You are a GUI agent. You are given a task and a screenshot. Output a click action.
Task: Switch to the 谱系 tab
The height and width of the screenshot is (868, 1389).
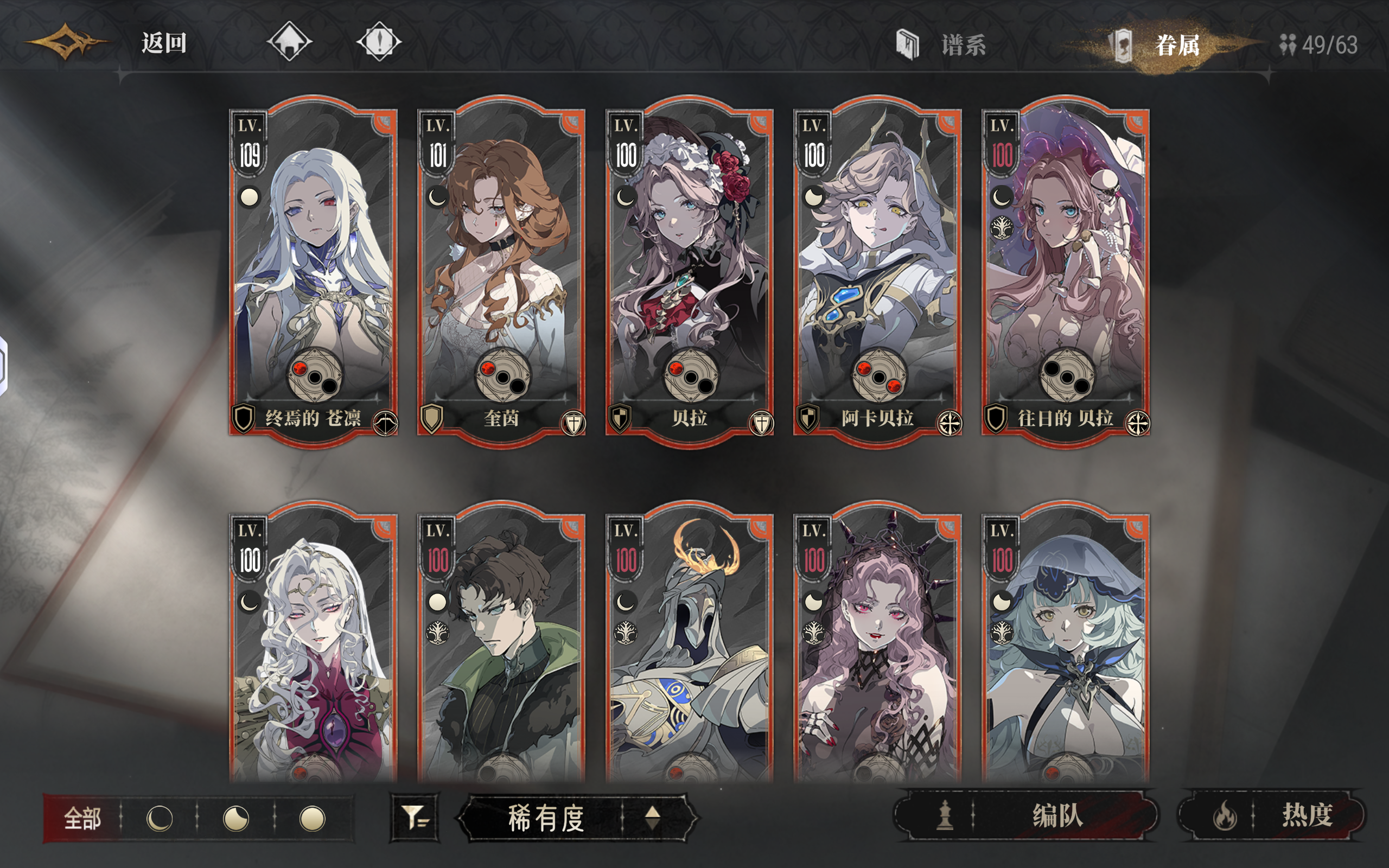964,42
